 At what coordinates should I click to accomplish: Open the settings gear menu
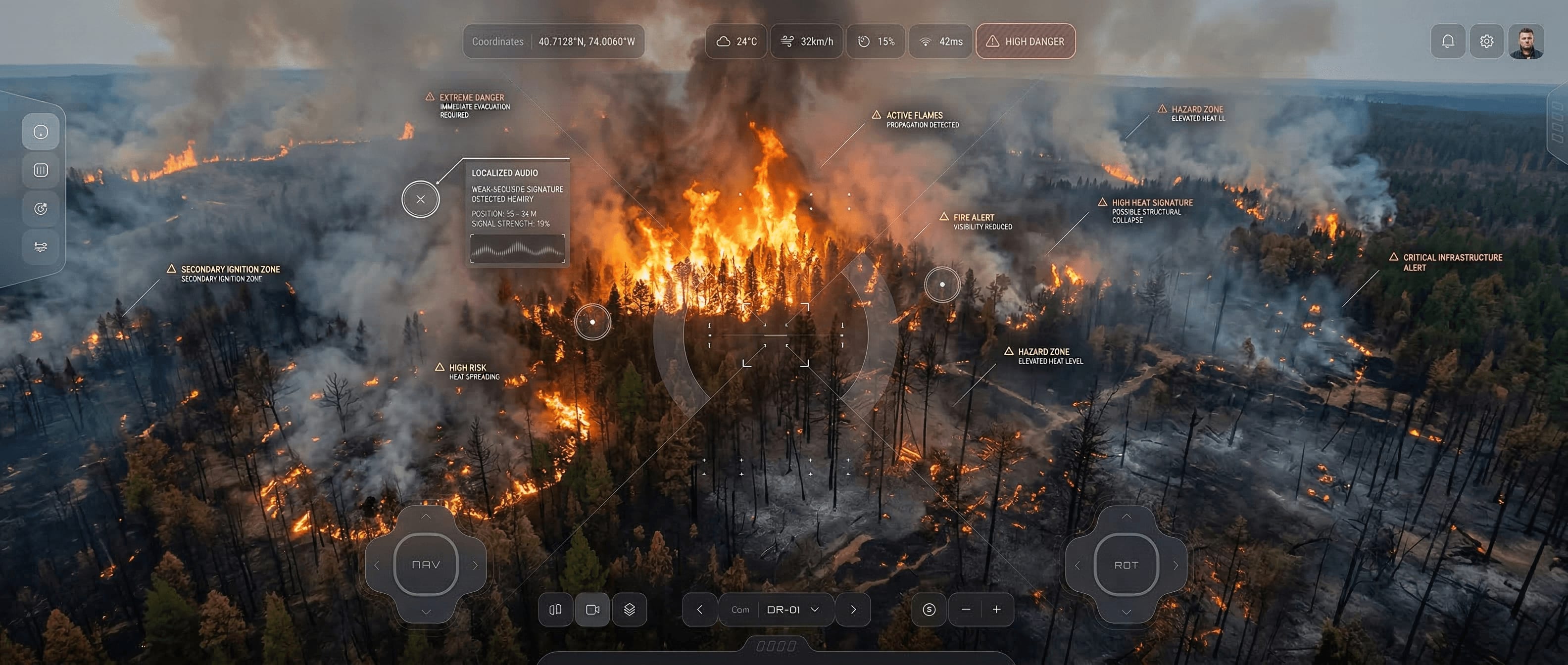1486,41
